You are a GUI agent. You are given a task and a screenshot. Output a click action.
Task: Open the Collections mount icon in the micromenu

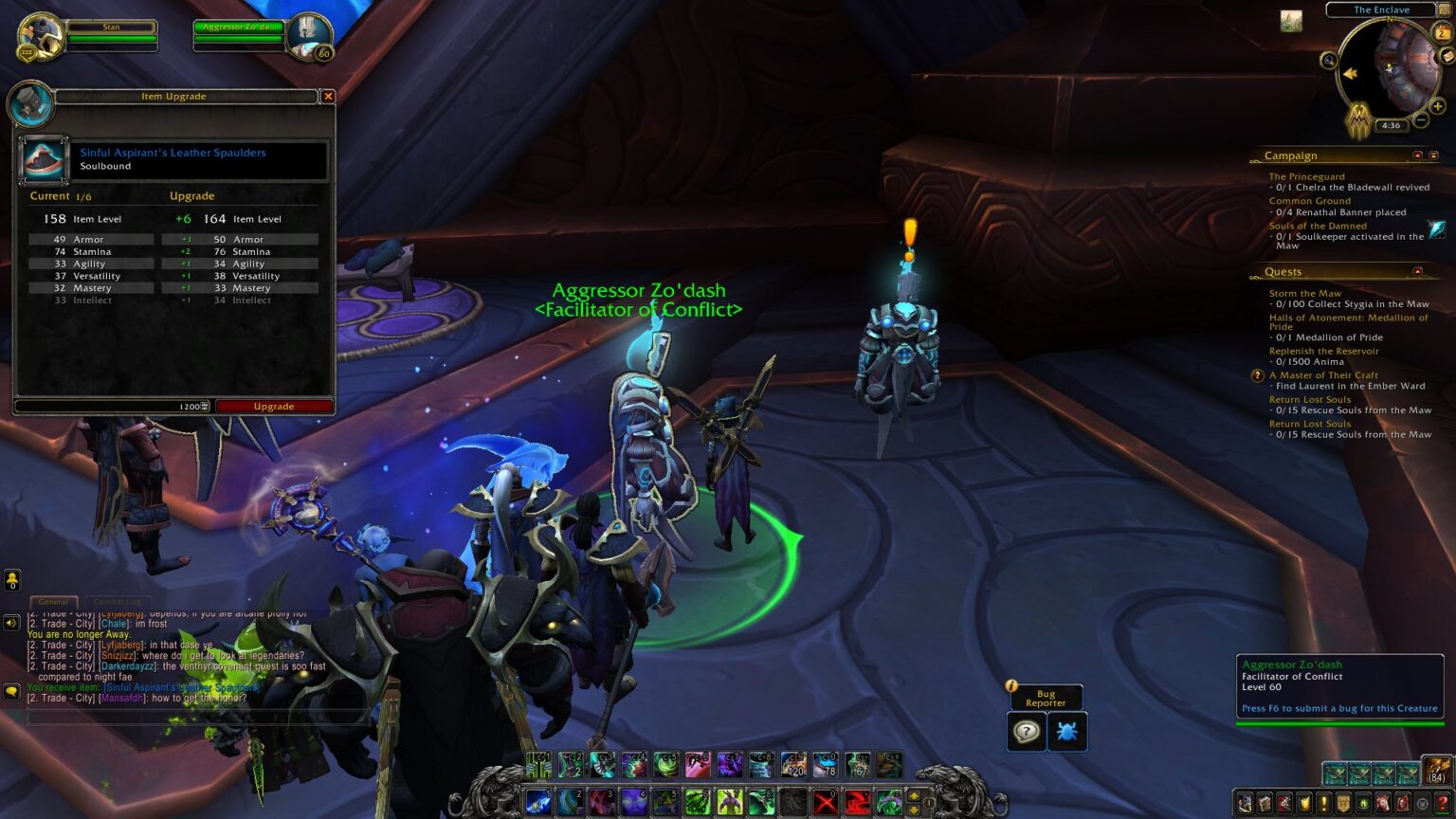(x=1381, y=804)
